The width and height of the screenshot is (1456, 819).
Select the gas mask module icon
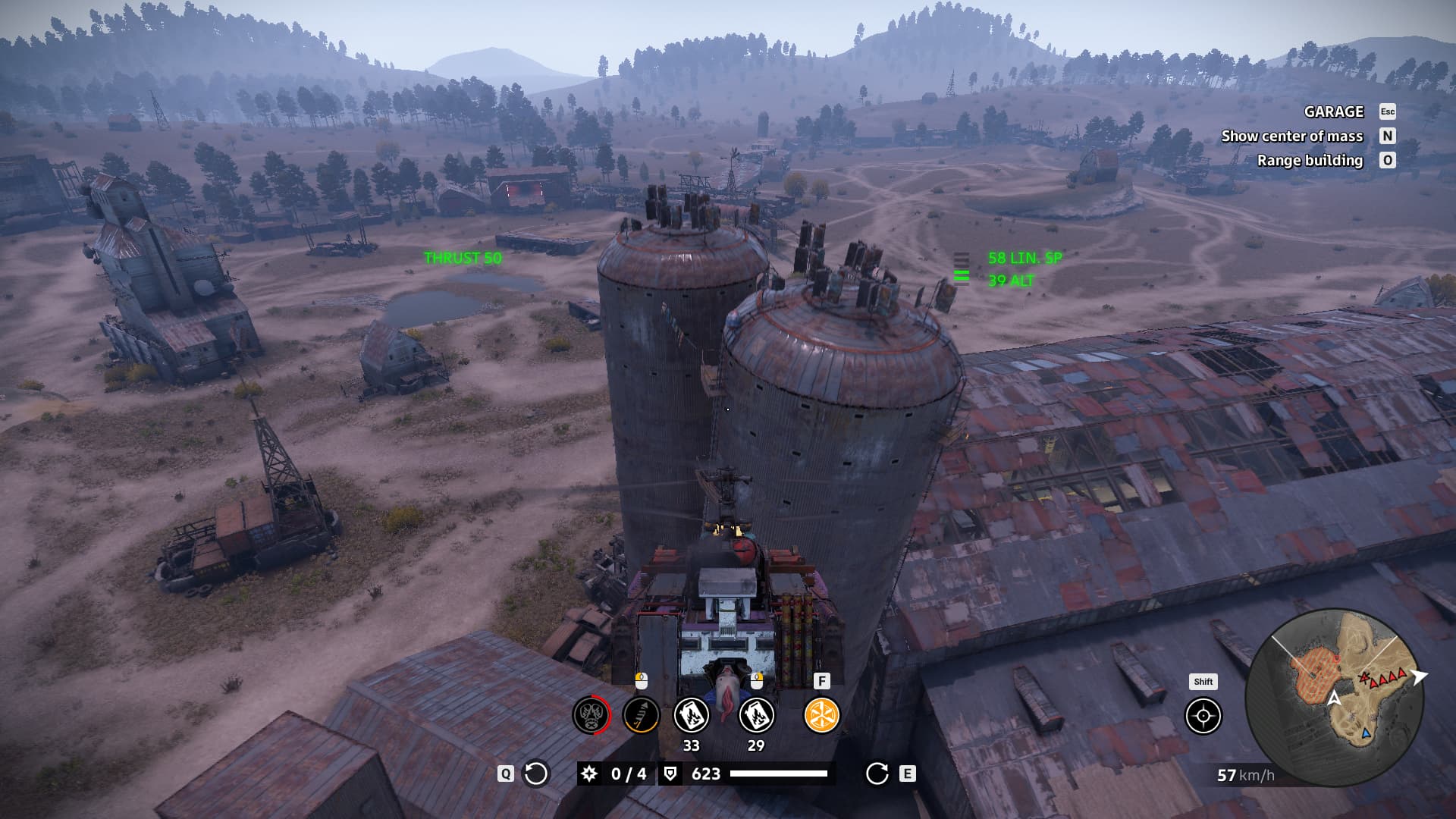(x=591, y=715)
